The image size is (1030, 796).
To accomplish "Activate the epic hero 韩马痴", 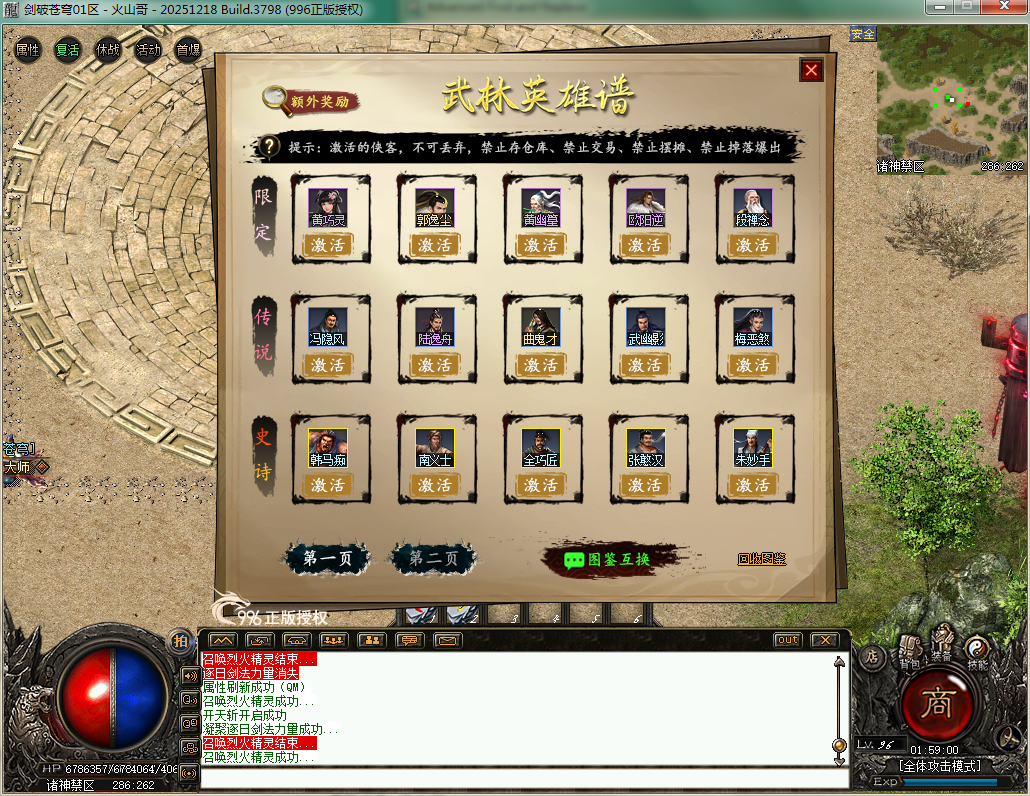I will pyautogui.click(x=328, y=485).
